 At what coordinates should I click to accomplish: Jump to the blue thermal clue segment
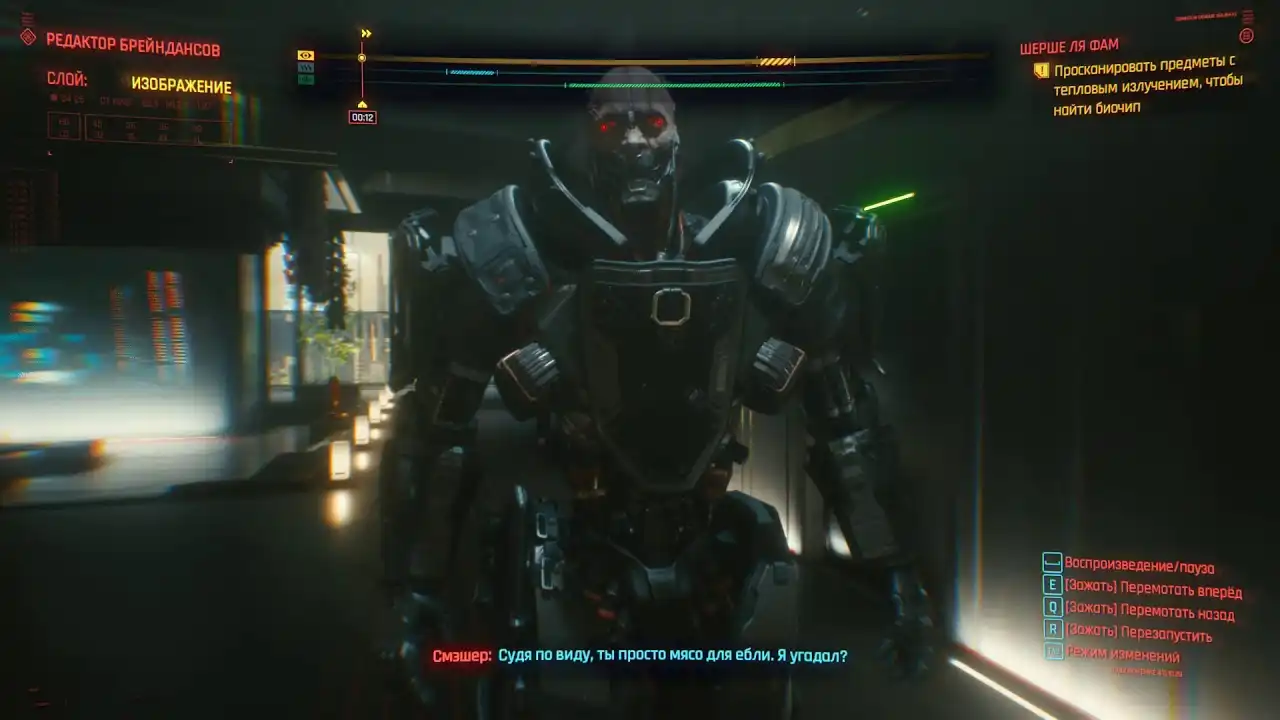click(472, 72)
